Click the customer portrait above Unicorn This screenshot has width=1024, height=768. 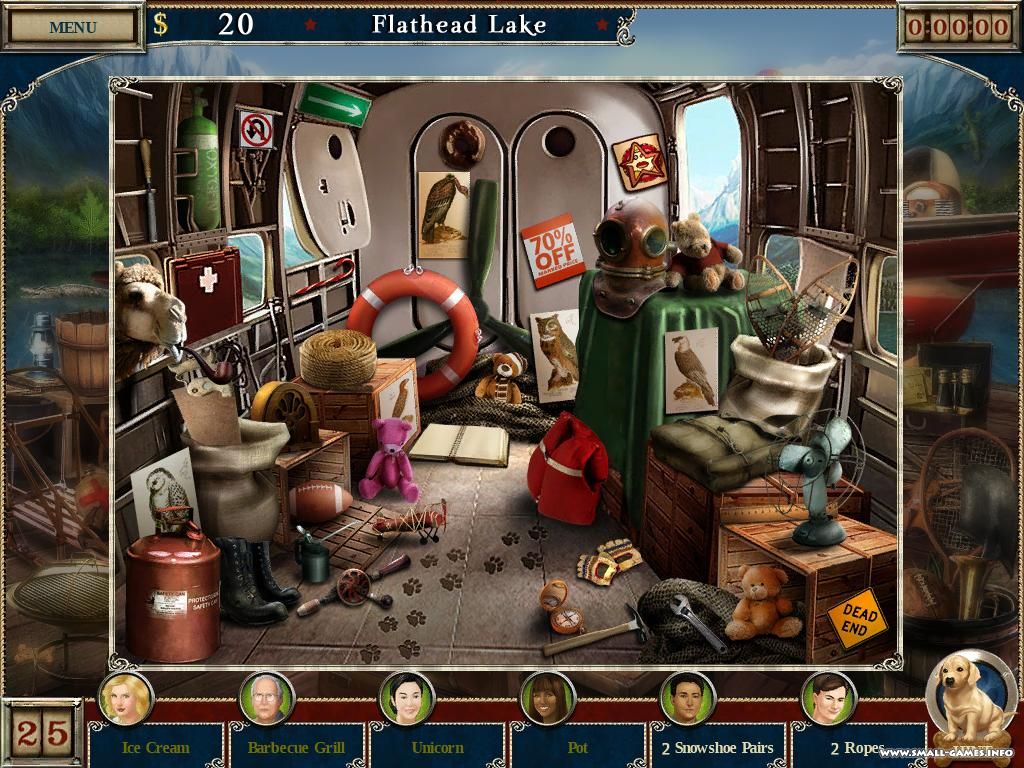[x=407, y=696]
